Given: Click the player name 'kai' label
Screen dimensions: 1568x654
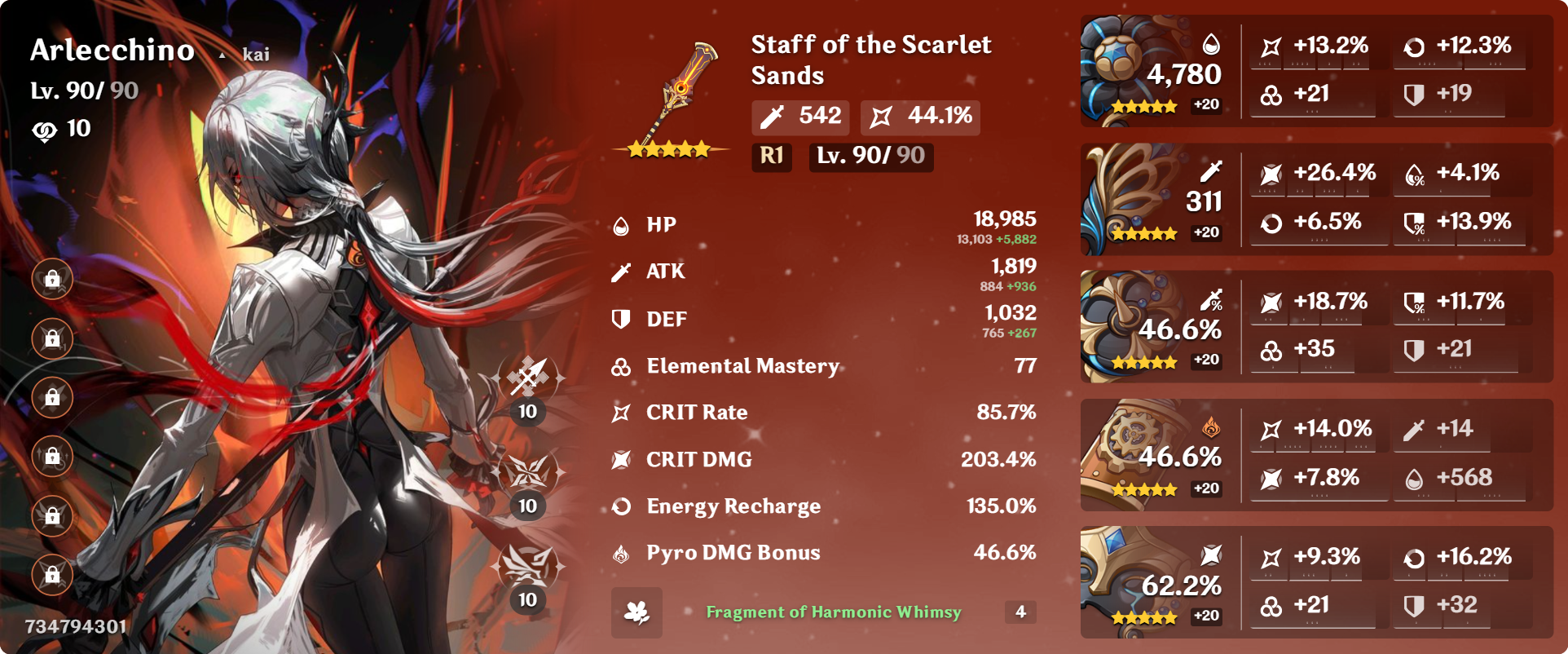Looking at the screenshot, I should (255, 55).
